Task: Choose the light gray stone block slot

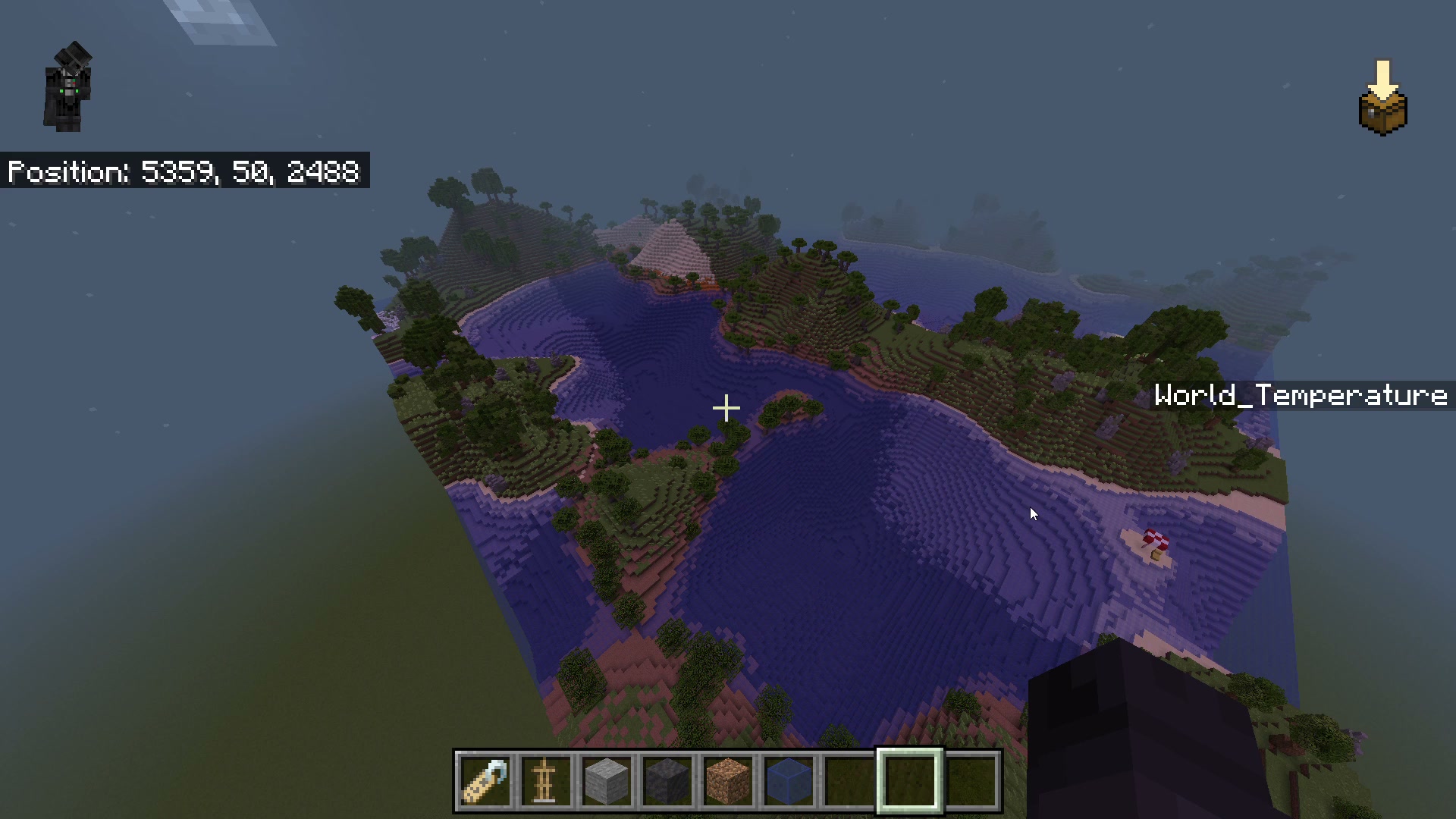Action: [607, 781]
